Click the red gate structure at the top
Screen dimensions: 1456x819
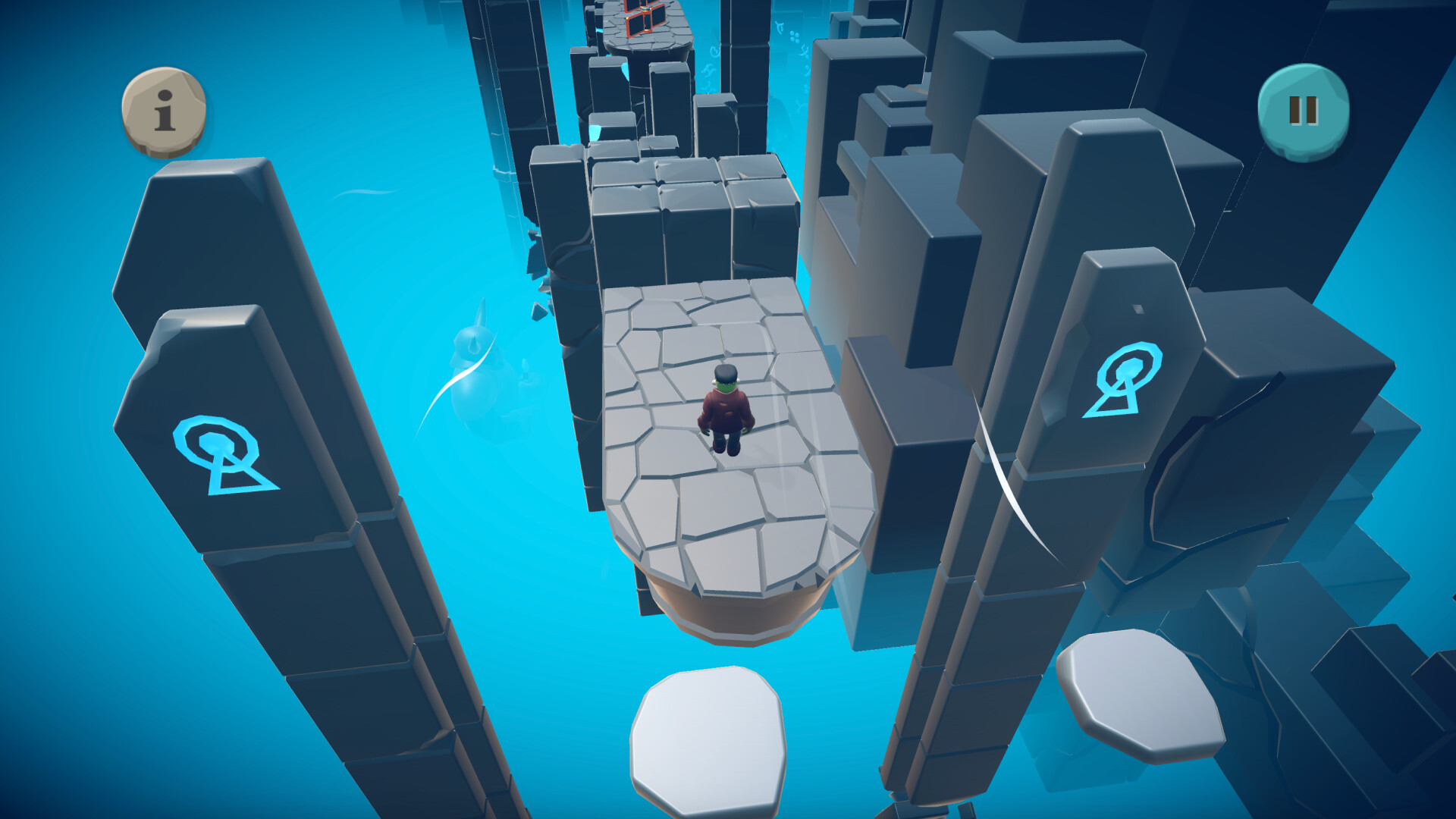click(x=643, y=15)
